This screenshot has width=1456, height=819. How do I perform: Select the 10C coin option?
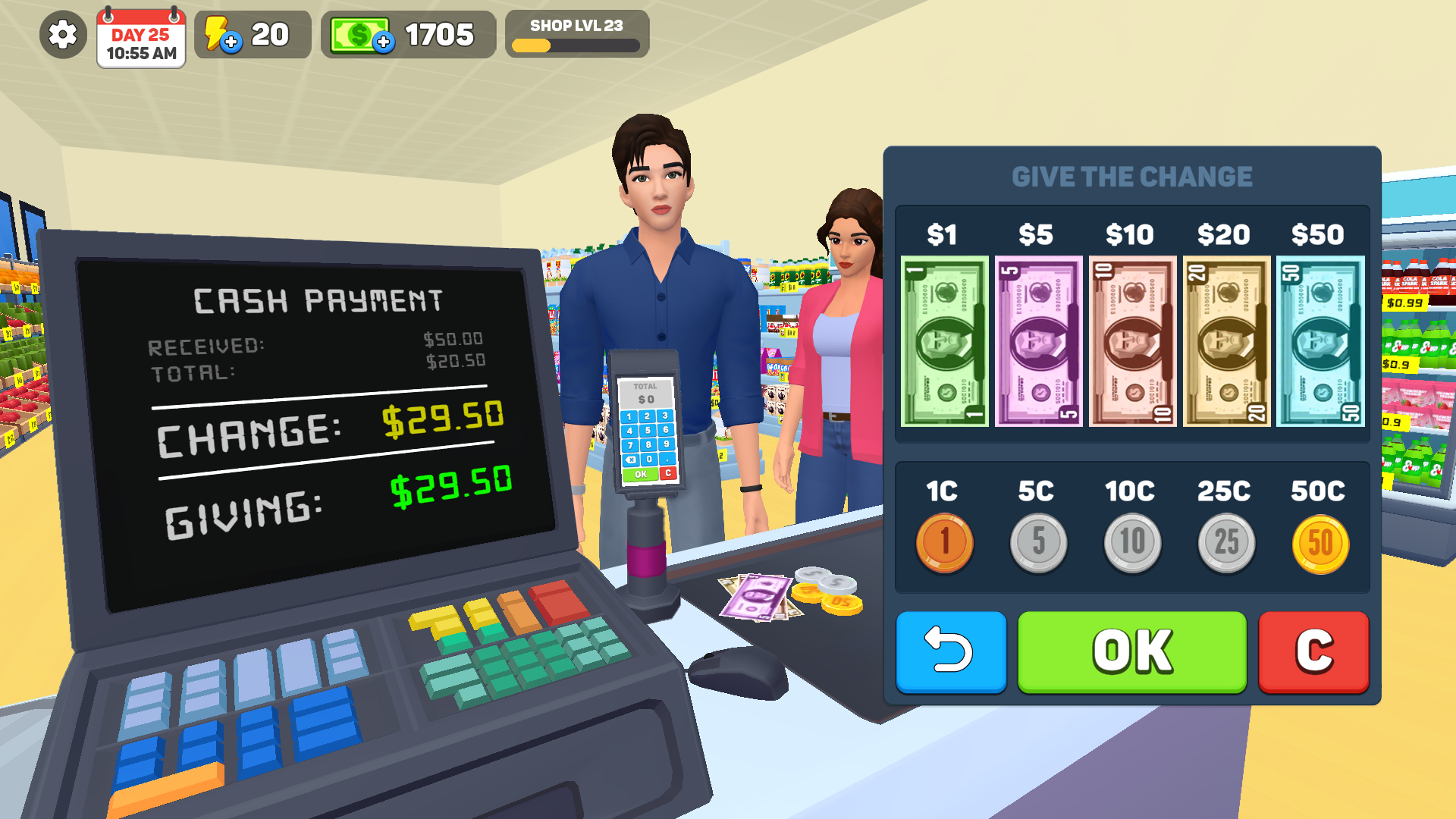pos(1131,540)
